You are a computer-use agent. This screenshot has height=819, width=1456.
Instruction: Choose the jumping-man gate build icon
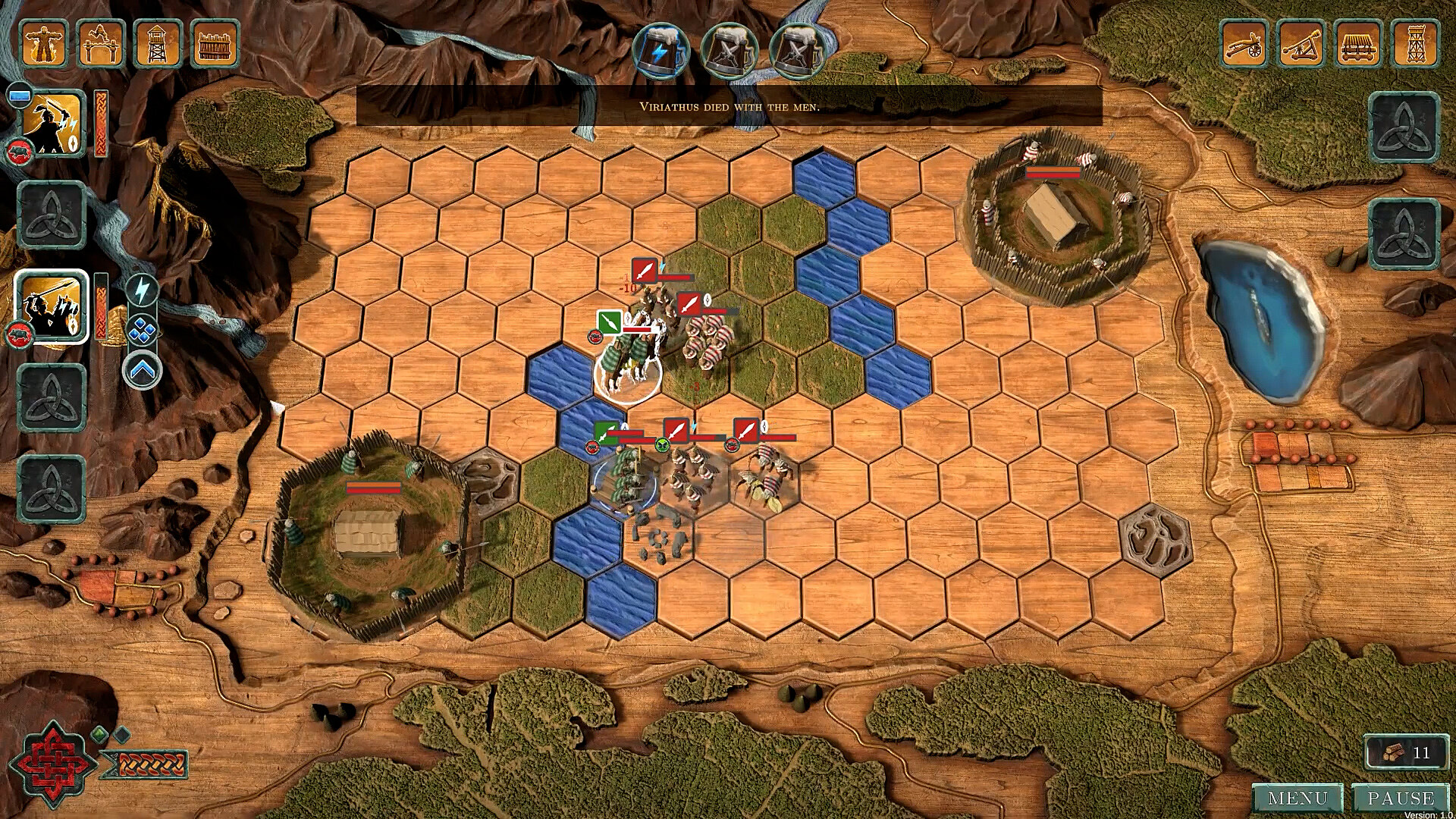tap(101, 43)
